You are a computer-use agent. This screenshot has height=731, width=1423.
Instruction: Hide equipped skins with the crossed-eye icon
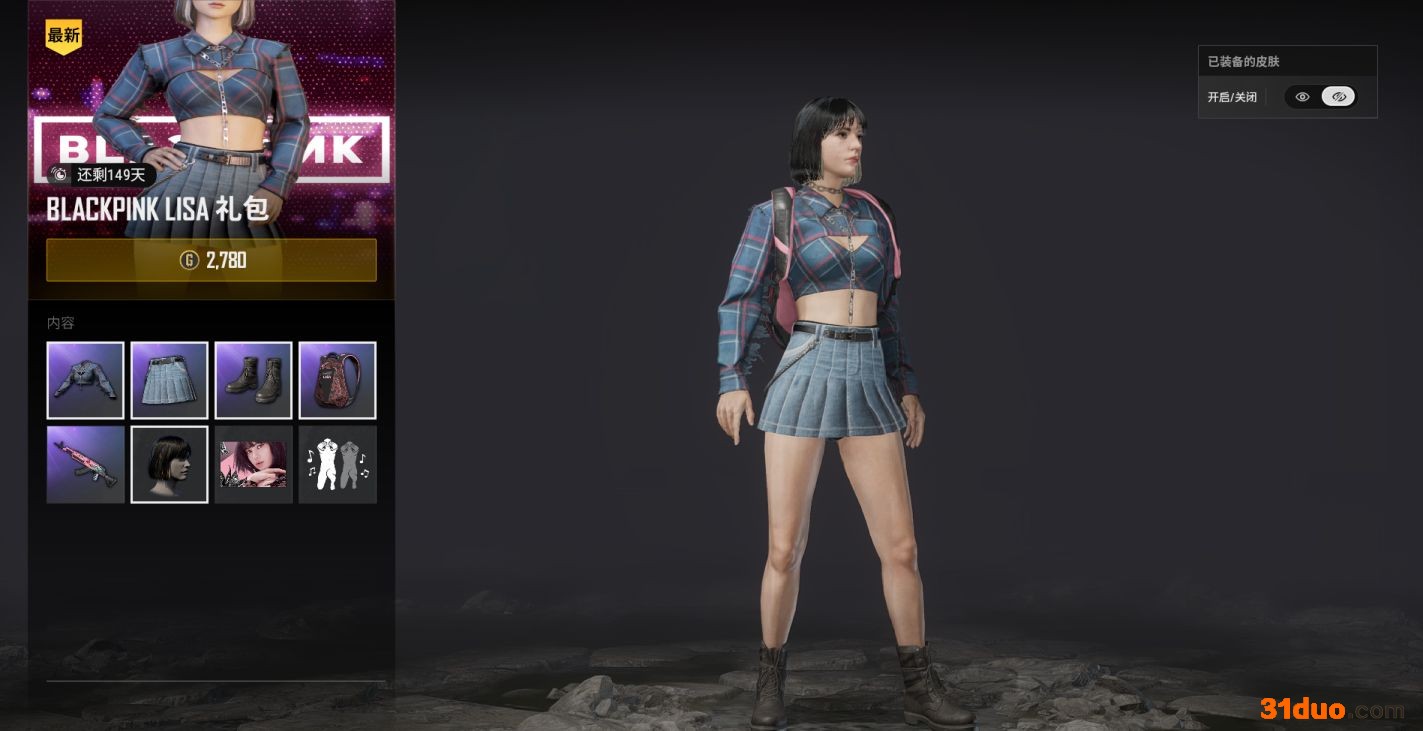pyautogui.click(x=1338, y=97)
